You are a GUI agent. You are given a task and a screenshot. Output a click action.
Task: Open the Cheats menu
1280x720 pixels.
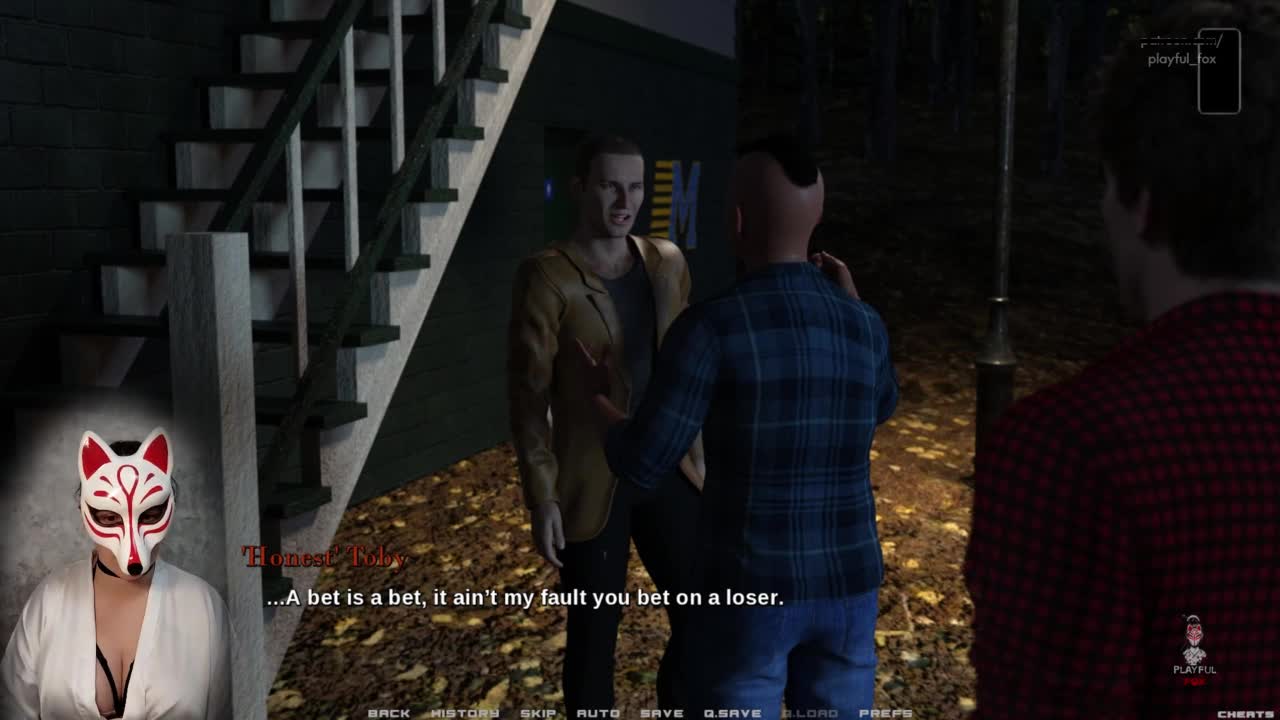[1245, 714]
